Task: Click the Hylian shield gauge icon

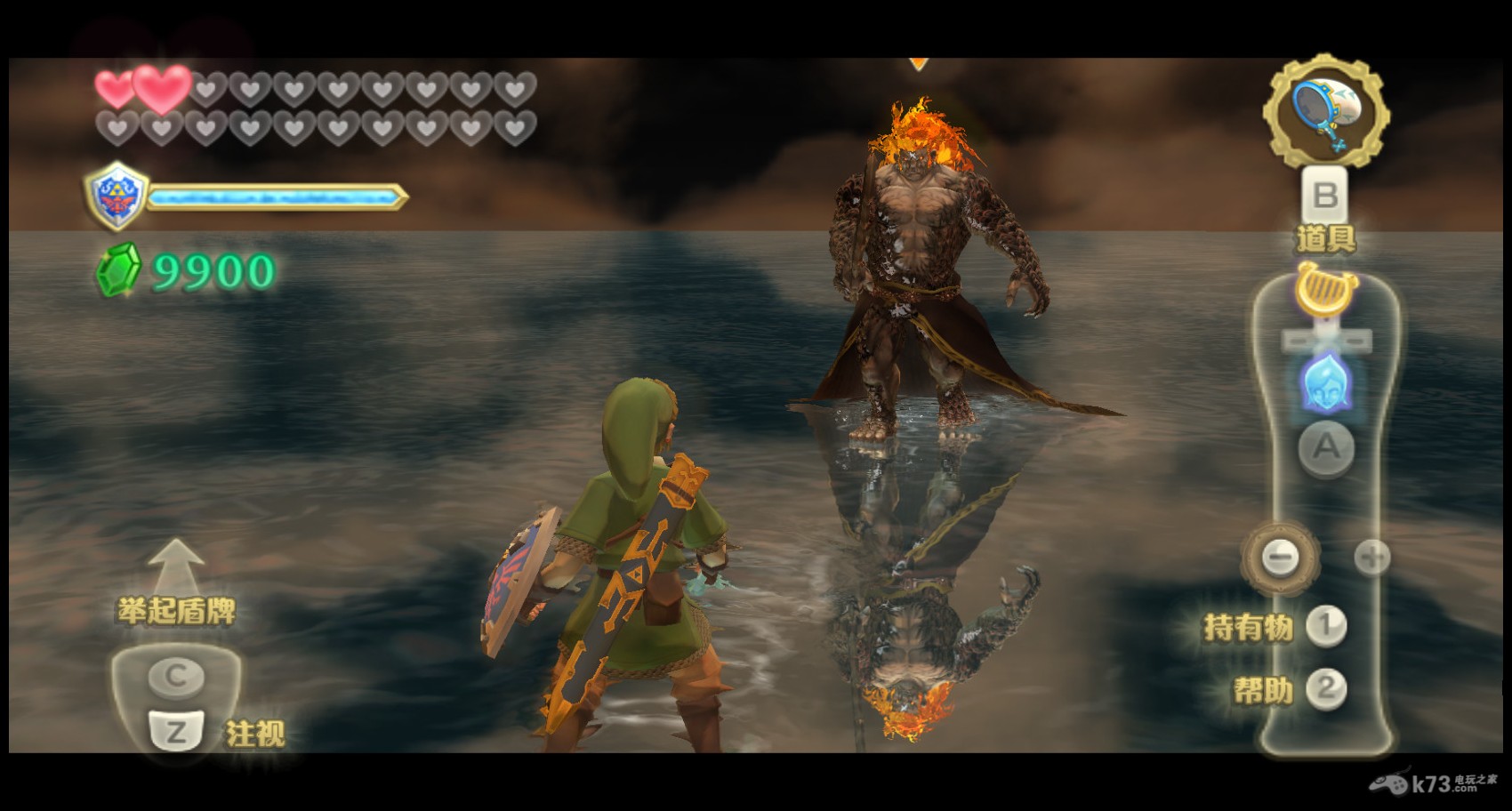Action: (116, 196)
